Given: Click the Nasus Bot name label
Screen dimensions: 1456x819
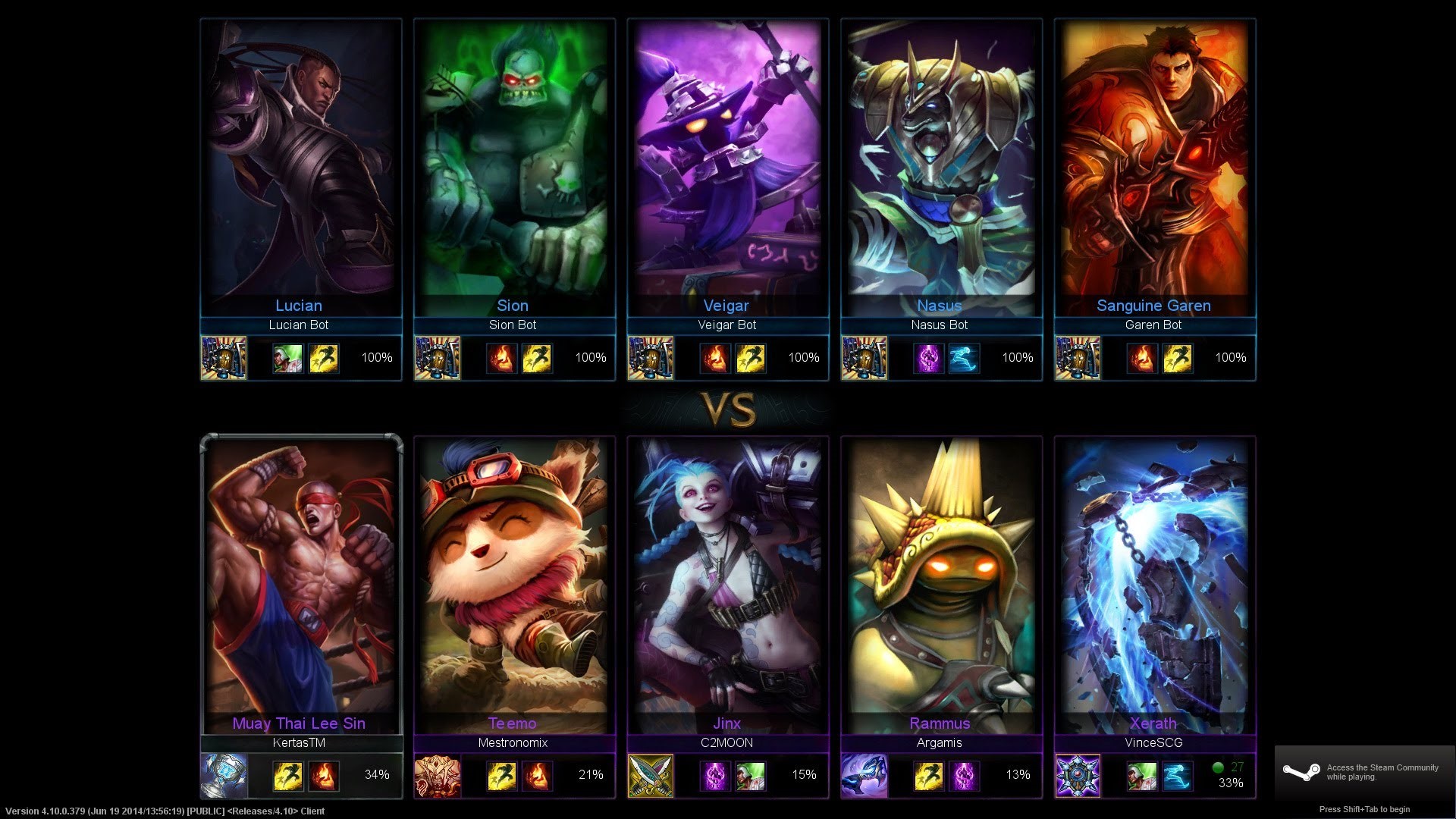Looking at the screenshot, I should [x=940, y=325].
